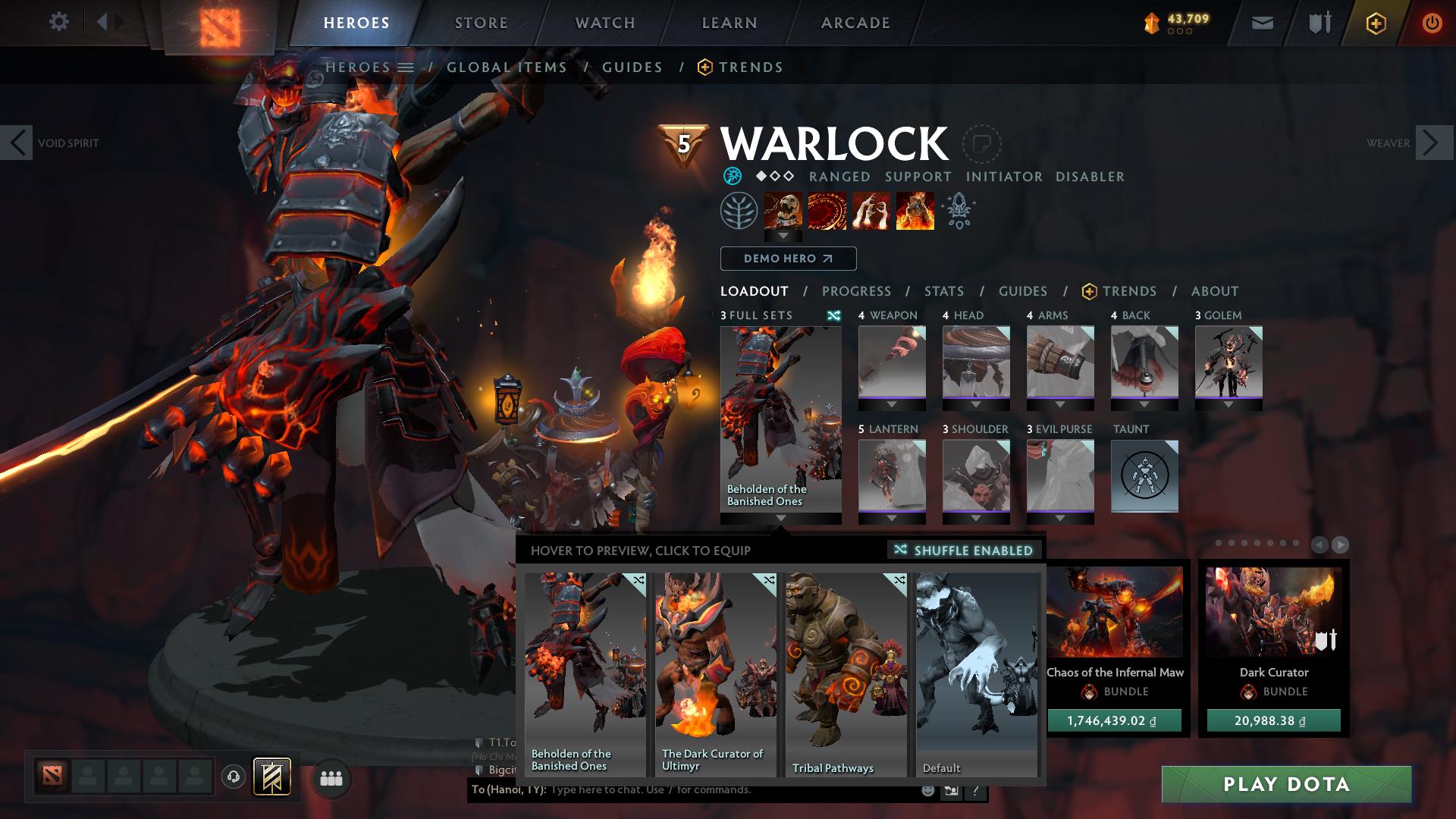Open the settings gear icon
1456x819 pixels.
[59, 22]
